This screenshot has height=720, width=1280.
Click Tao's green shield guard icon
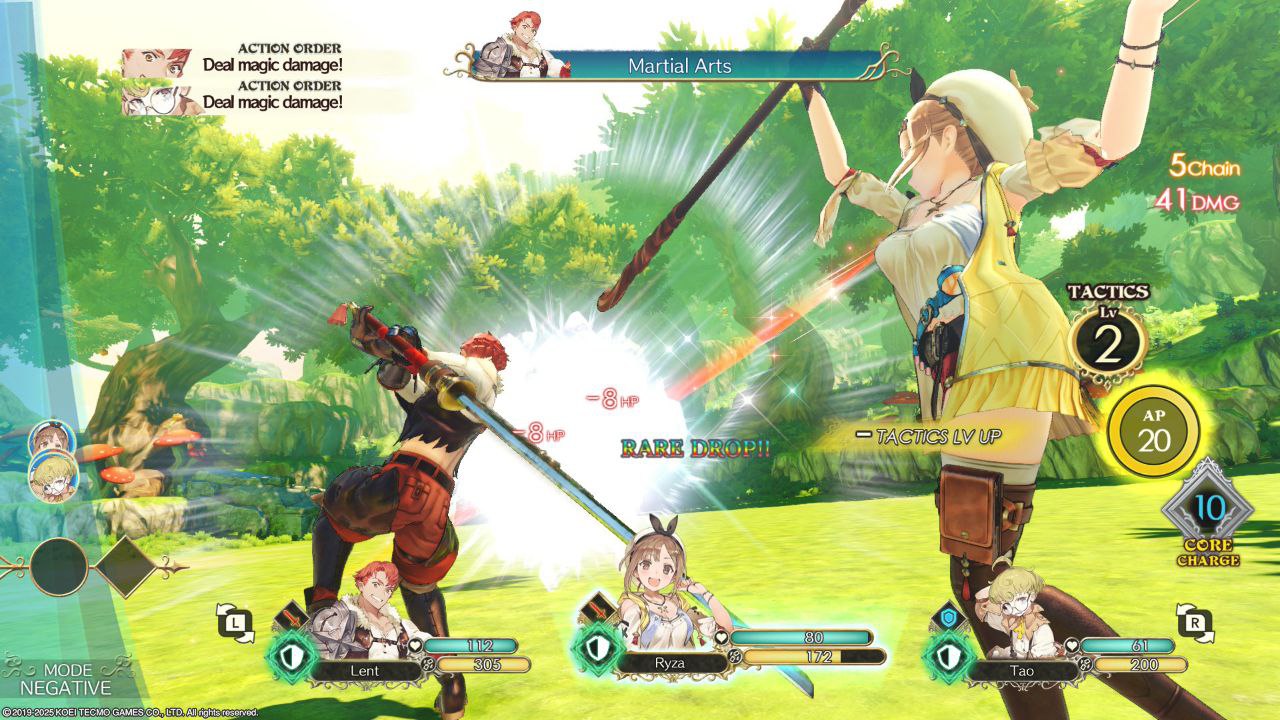pos(944,655)
